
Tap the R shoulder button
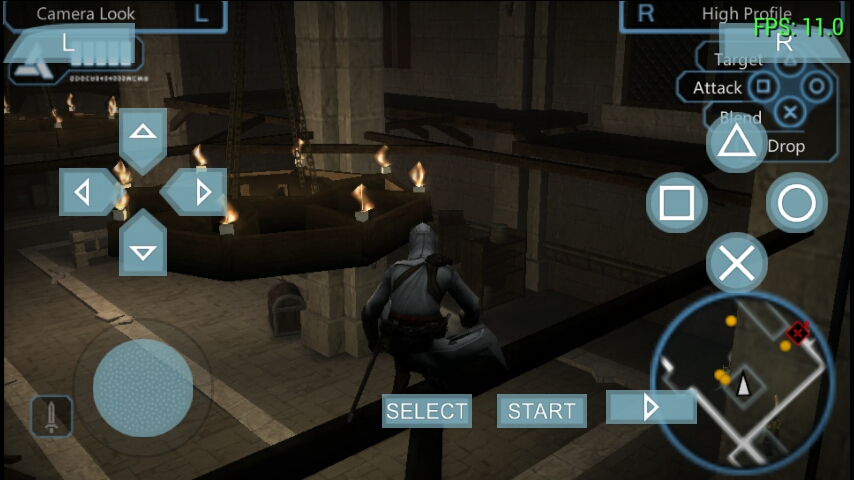[784, 42]
